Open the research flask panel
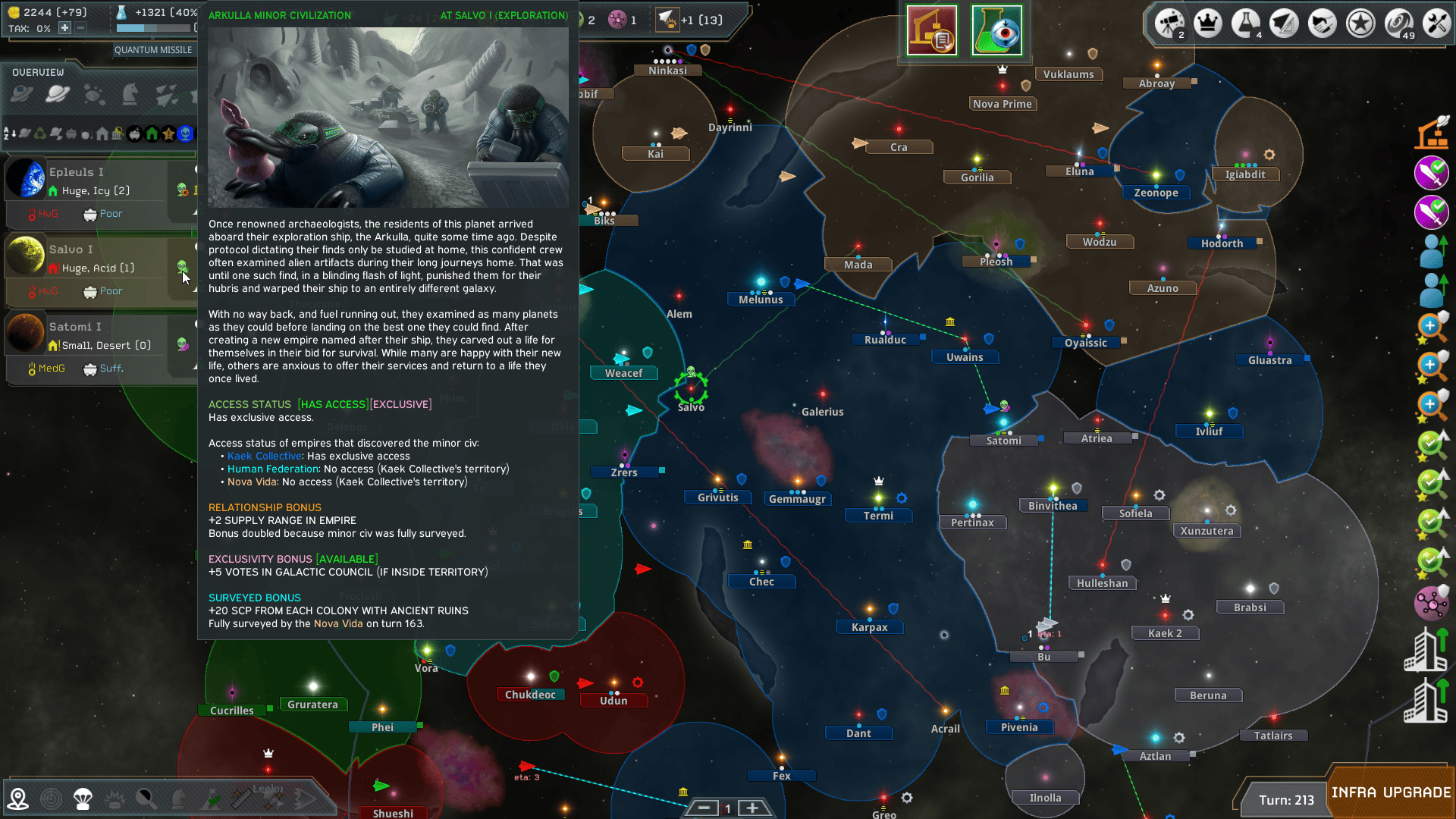Screen dimensions: 1456x819 1246,23
